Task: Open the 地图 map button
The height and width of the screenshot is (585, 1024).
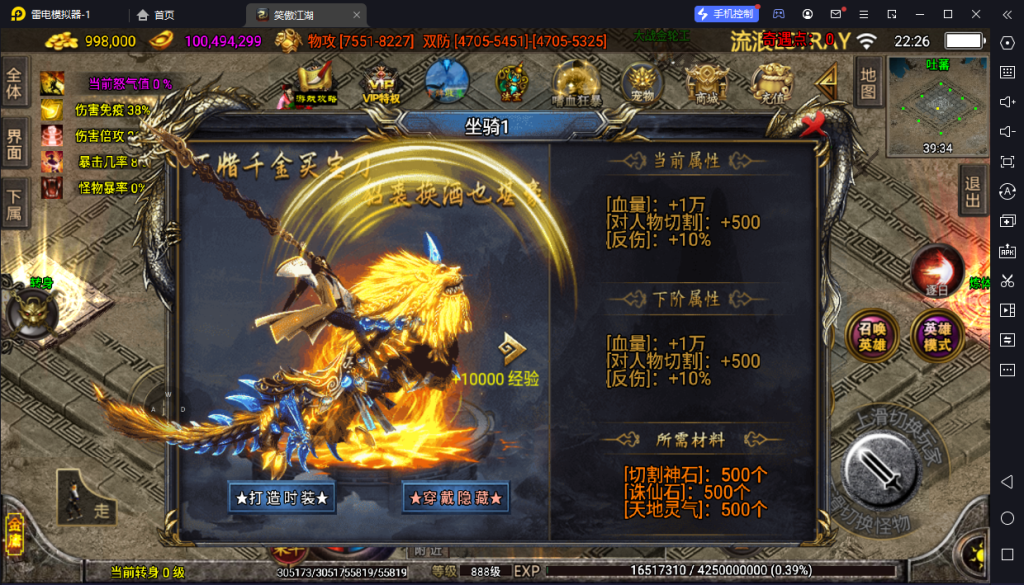Action: point(868,82)
